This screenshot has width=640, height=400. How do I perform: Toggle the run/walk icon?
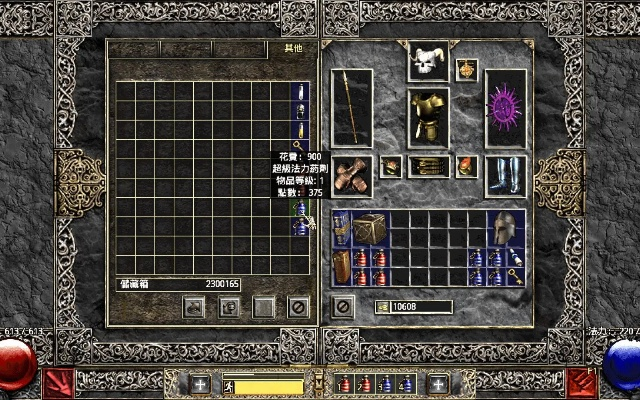pos(227,385)
